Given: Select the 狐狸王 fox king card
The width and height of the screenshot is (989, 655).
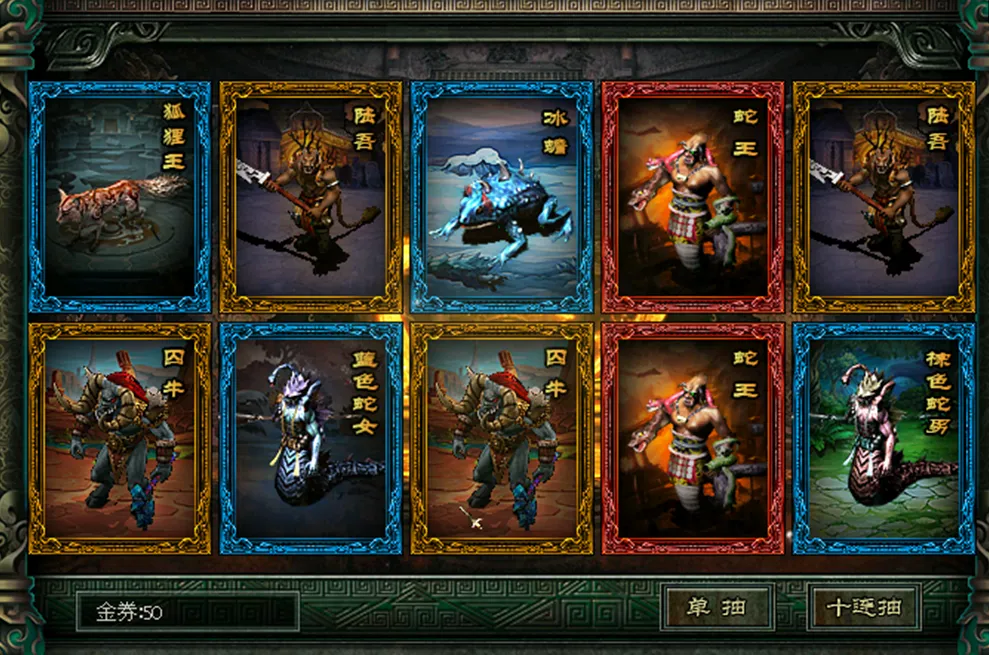Looking at the screenshot, I should [120, 197].
